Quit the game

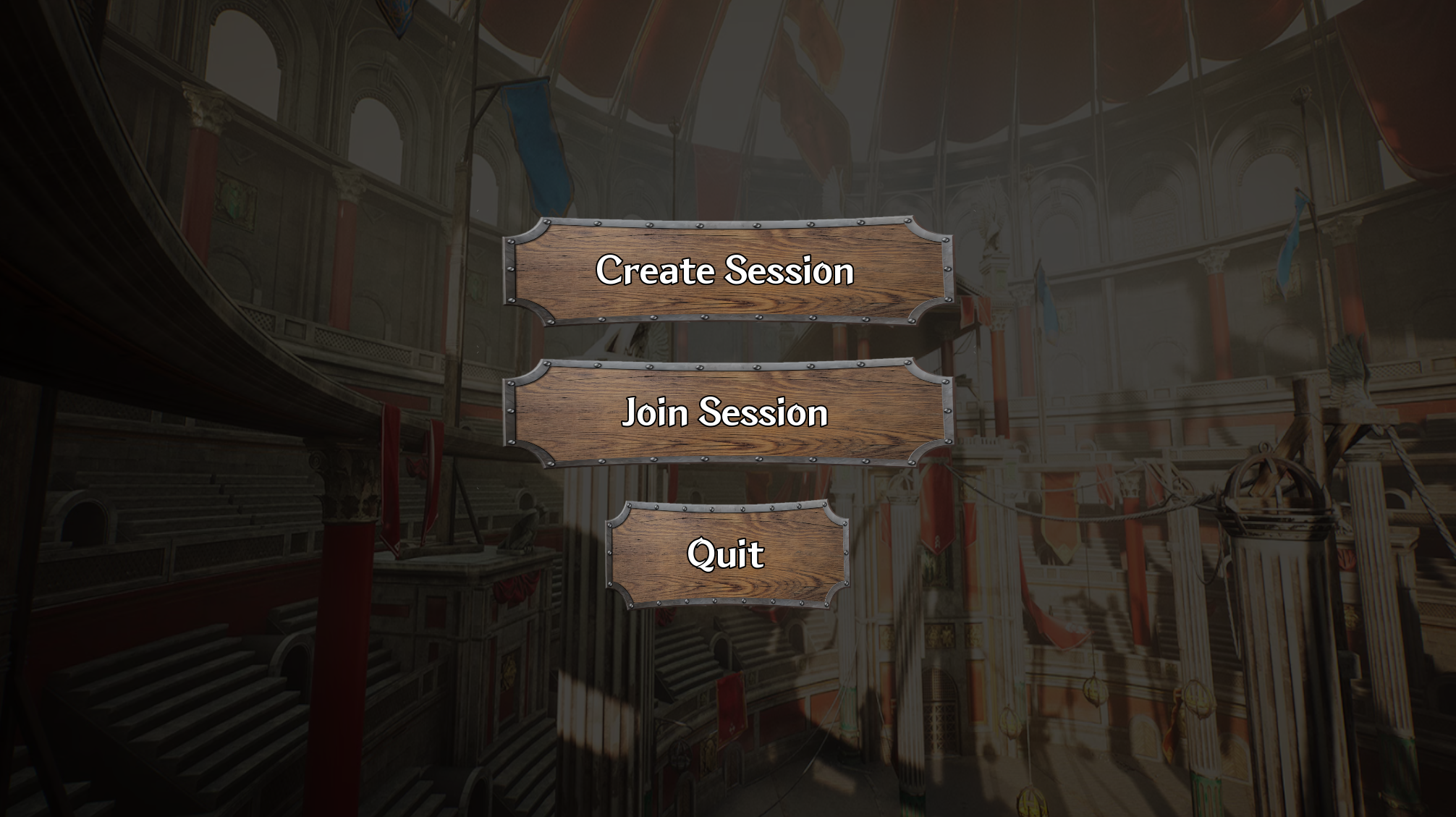click(727, 554)
